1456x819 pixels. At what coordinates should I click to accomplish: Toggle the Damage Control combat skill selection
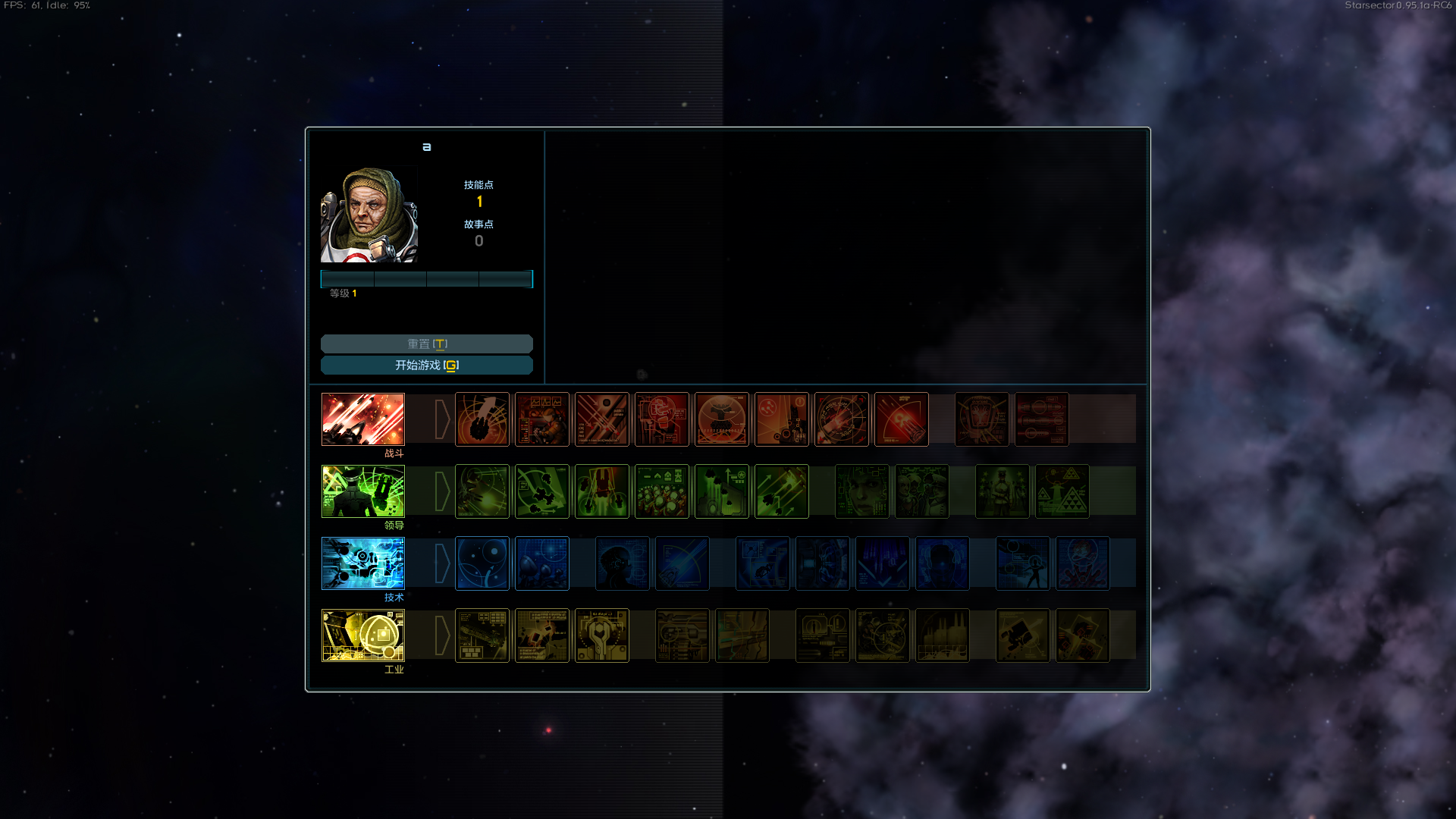point(661,419)
